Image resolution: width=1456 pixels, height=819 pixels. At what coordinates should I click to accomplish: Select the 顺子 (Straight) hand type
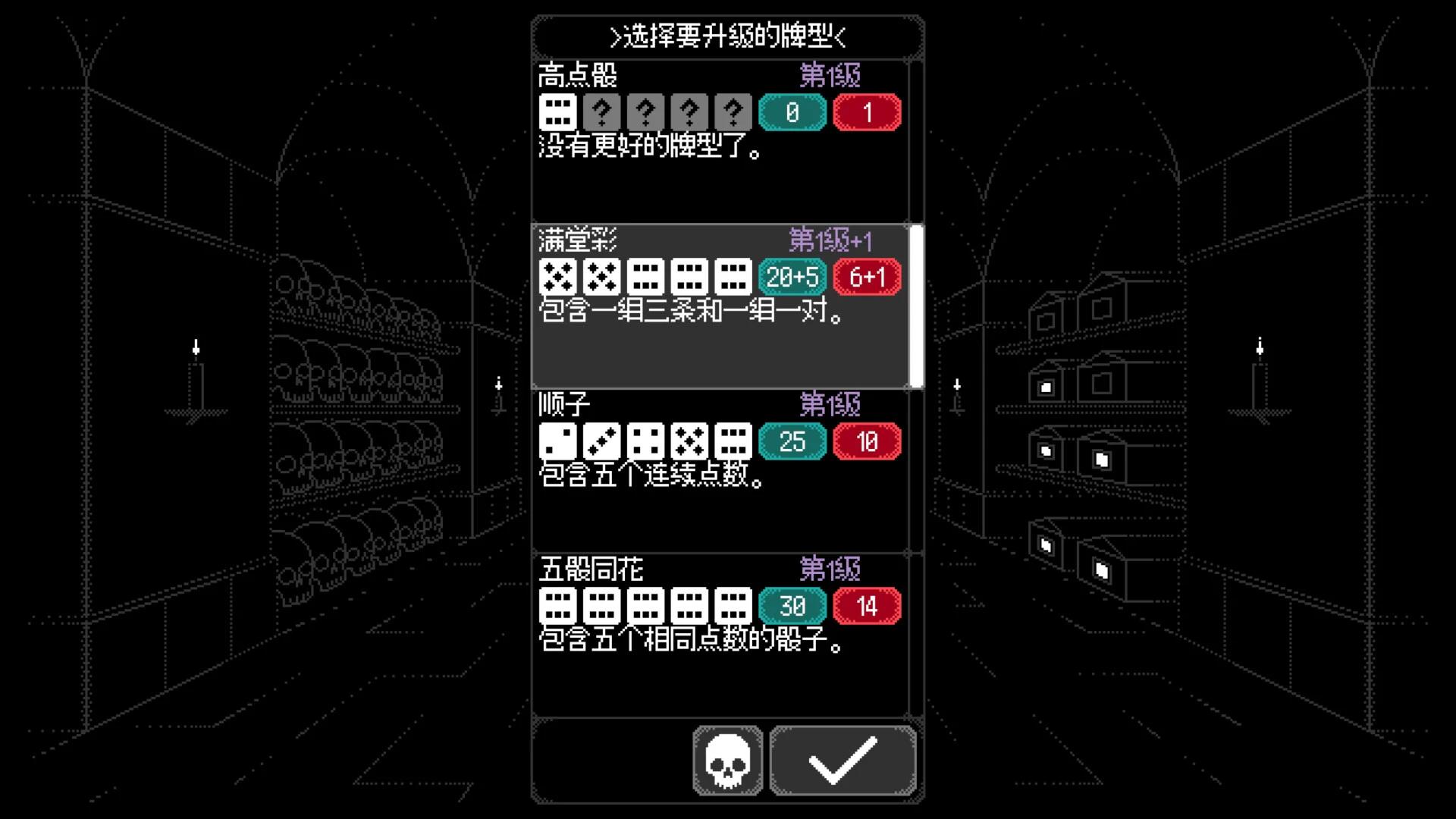tap(720, 516)
